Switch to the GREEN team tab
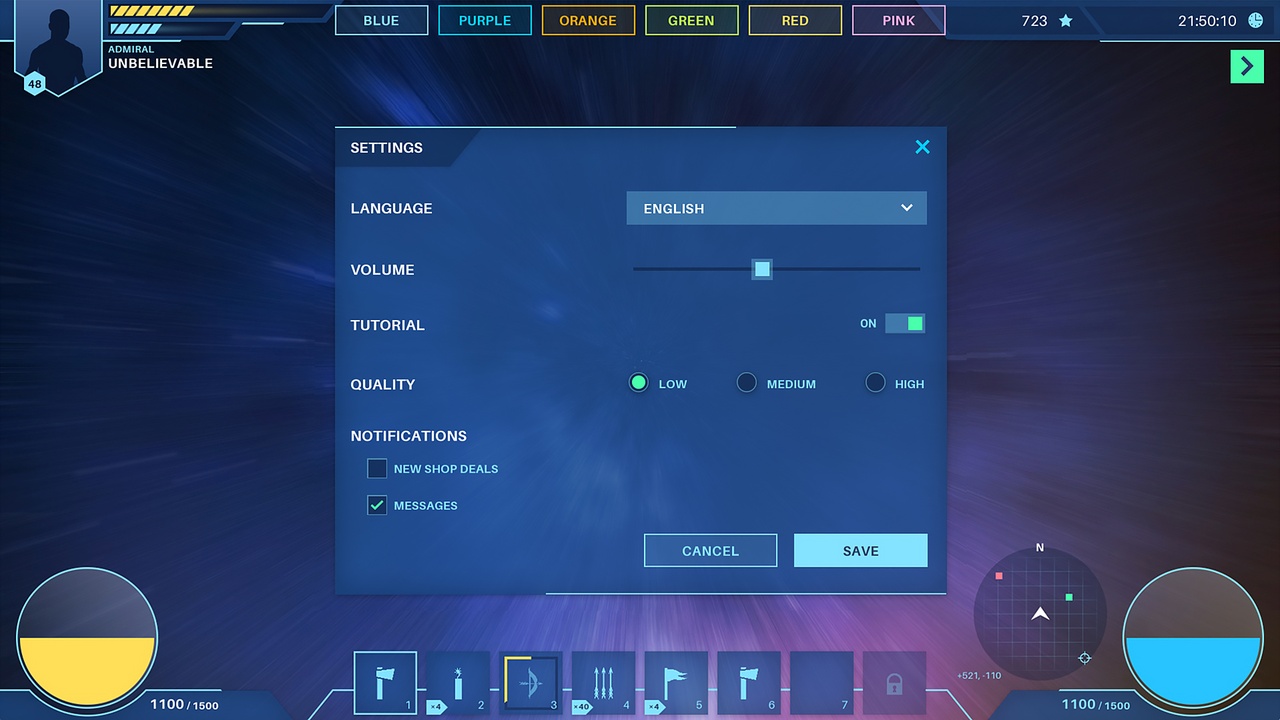 pyautogui.click(x=691, y=20)
